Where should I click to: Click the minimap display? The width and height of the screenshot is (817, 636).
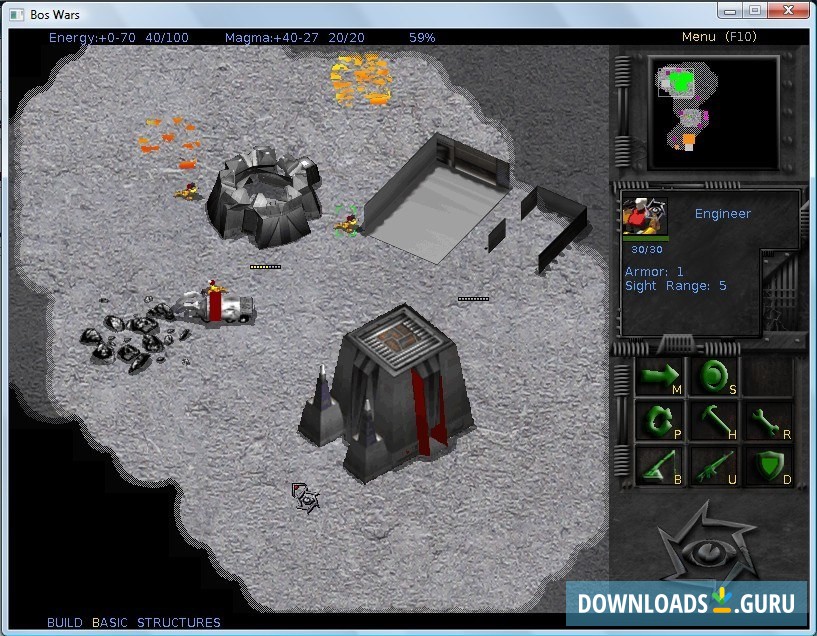712,111
